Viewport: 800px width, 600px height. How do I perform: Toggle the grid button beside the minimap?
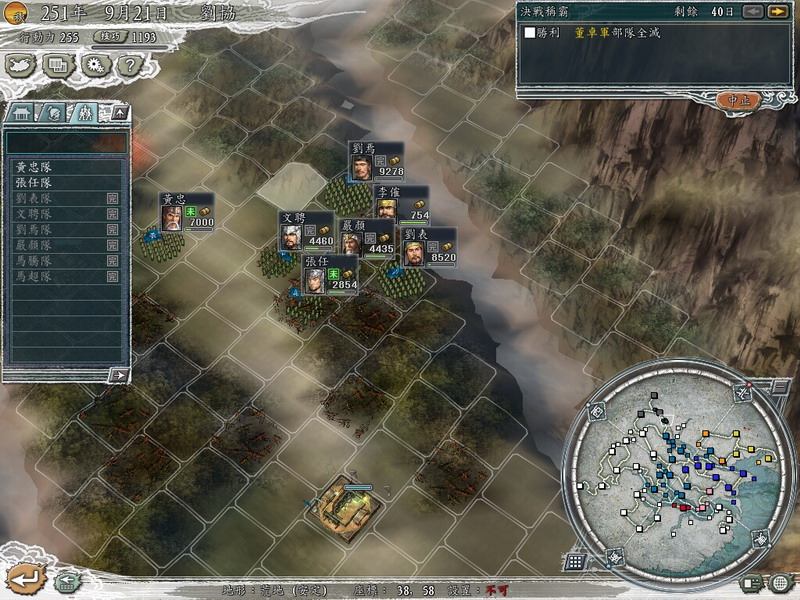click(x=575, y=561)
